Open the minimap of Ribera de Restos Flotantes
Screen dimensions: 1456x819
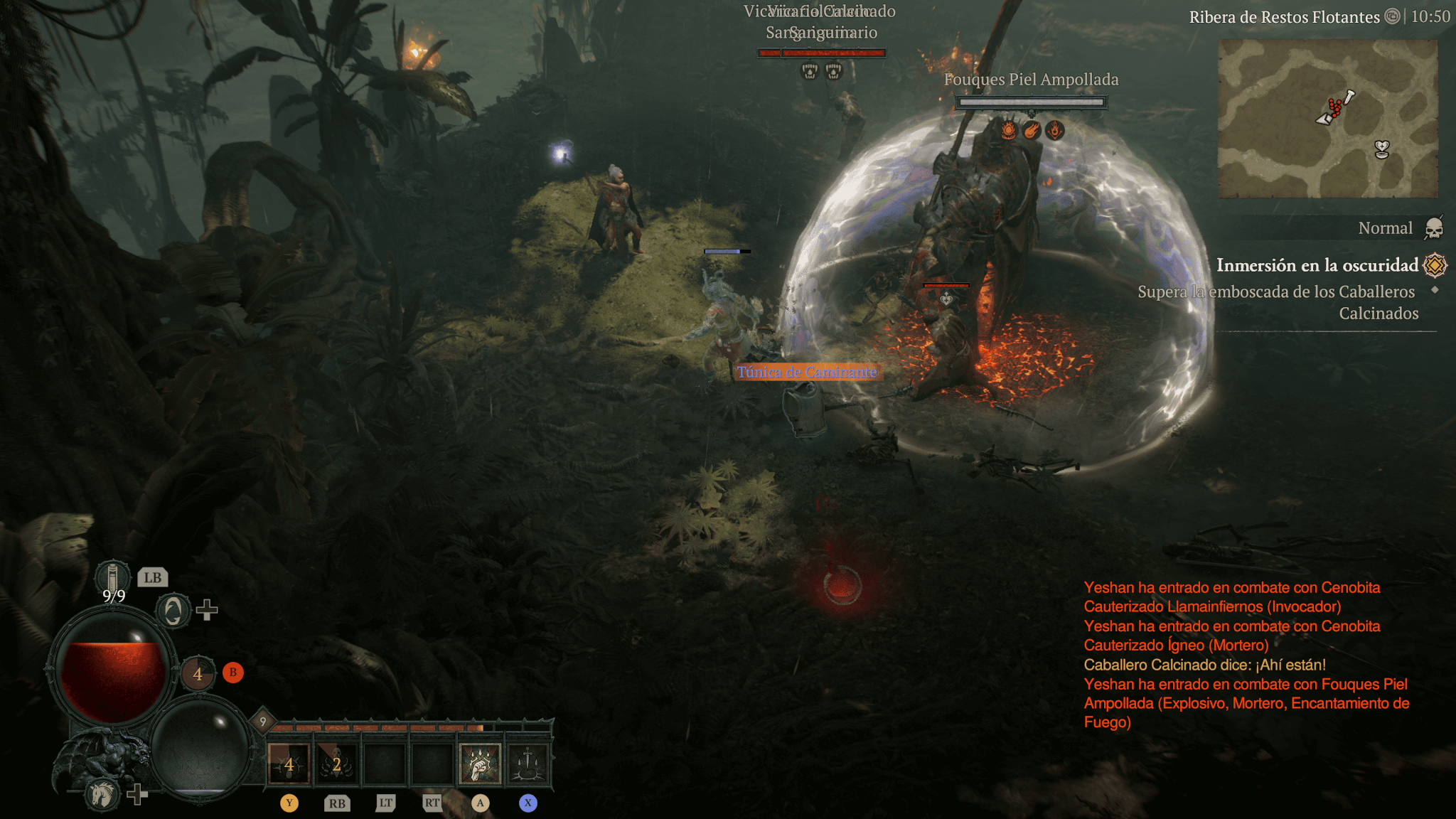pos(1327,118)
